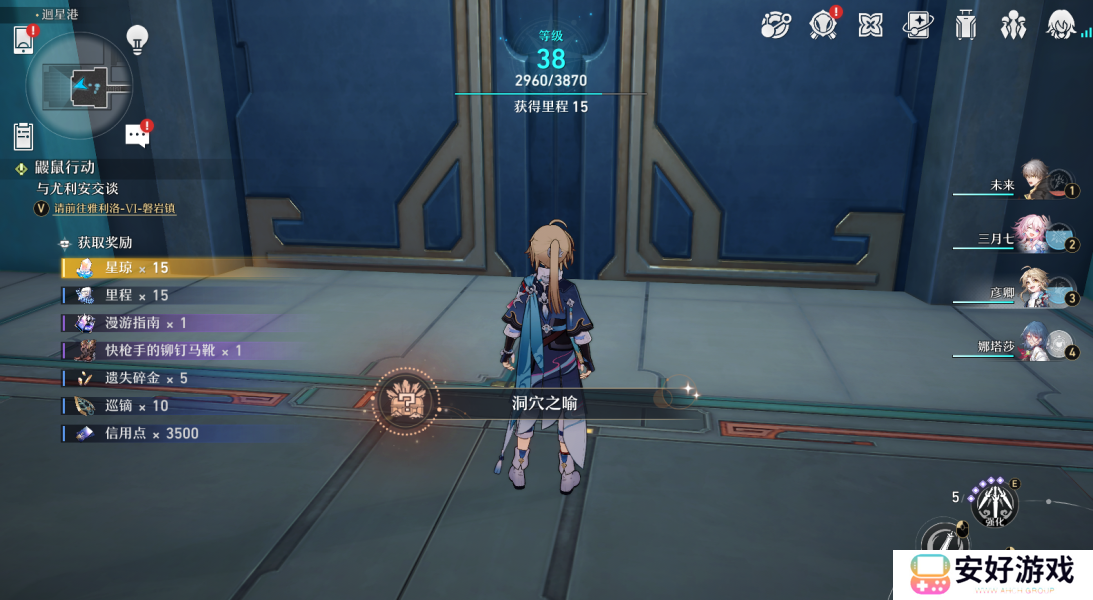Open the team characters icon
1093x600 pixels.
point(1013,25)
